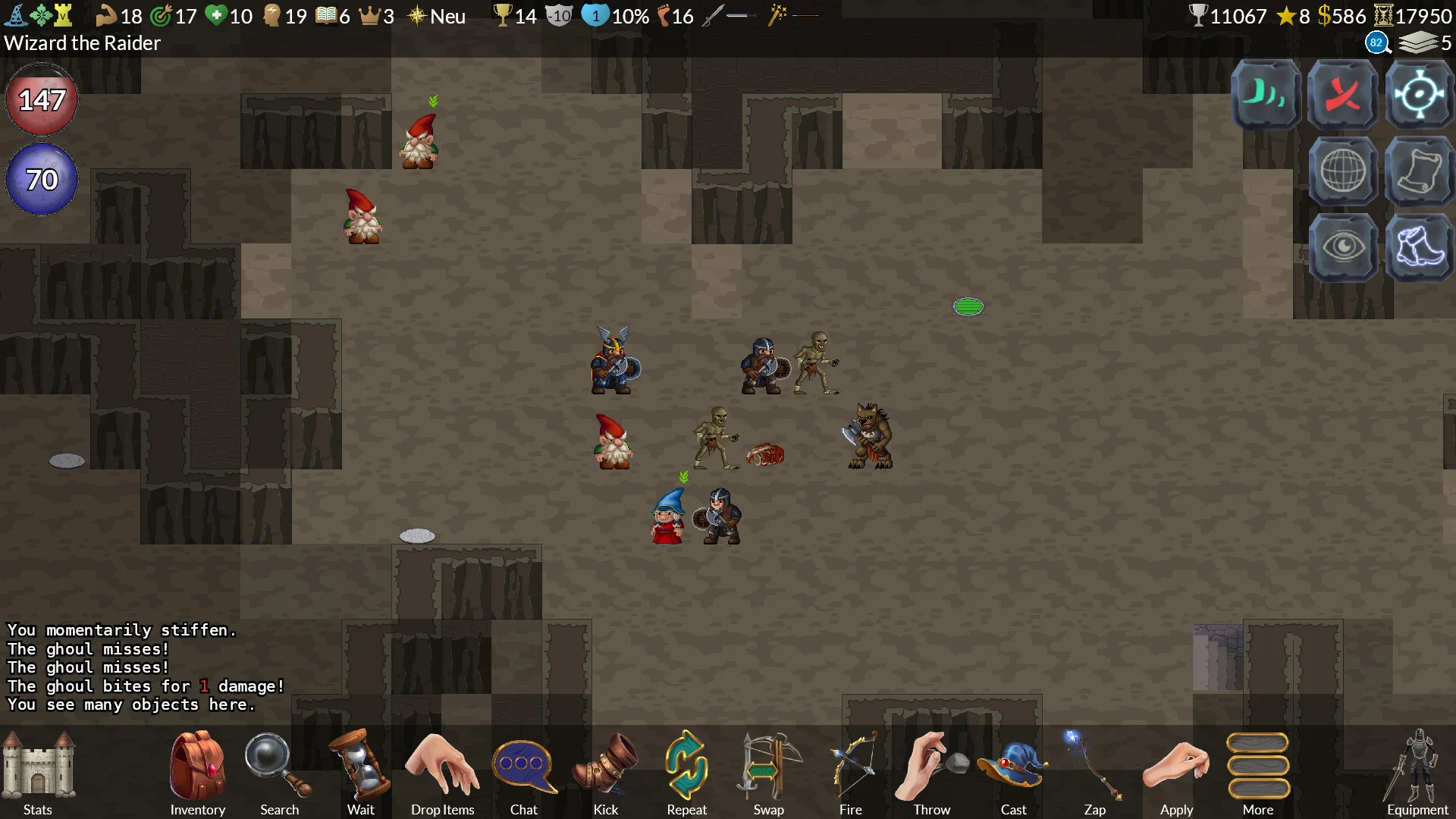Click the Apply hand action
This screenshot has height=819, width=1456.
[x=1176, y=767]
